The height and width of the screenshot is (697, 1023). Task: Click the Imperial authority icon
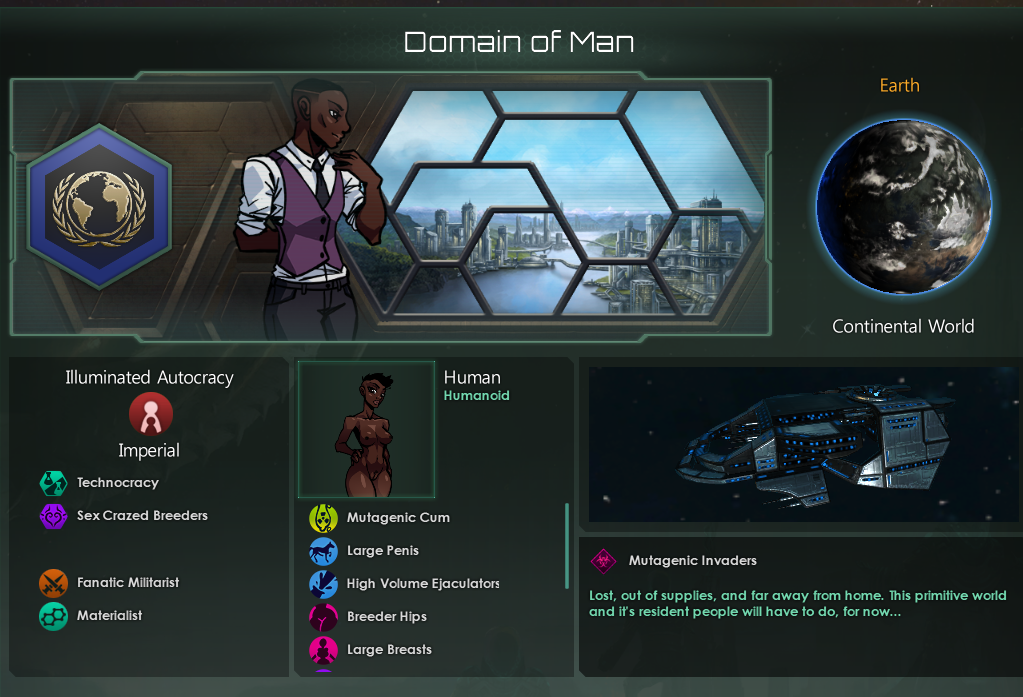coord(150,413)
